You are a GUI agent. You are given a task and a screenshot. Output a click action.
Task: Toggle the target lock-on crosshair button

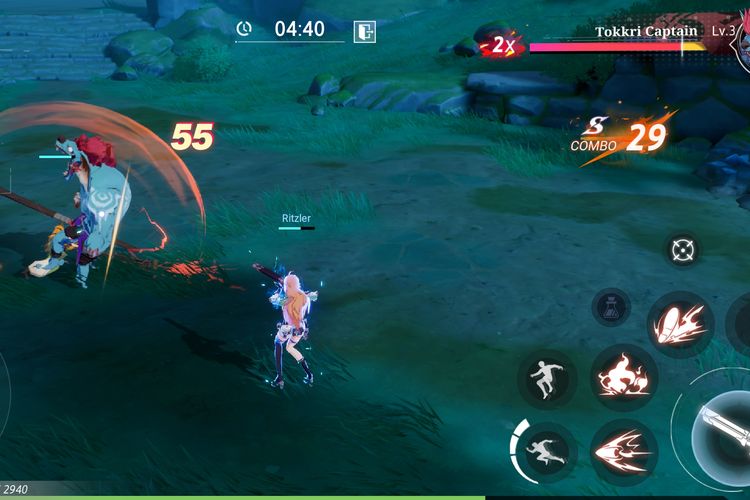[683, 249]
